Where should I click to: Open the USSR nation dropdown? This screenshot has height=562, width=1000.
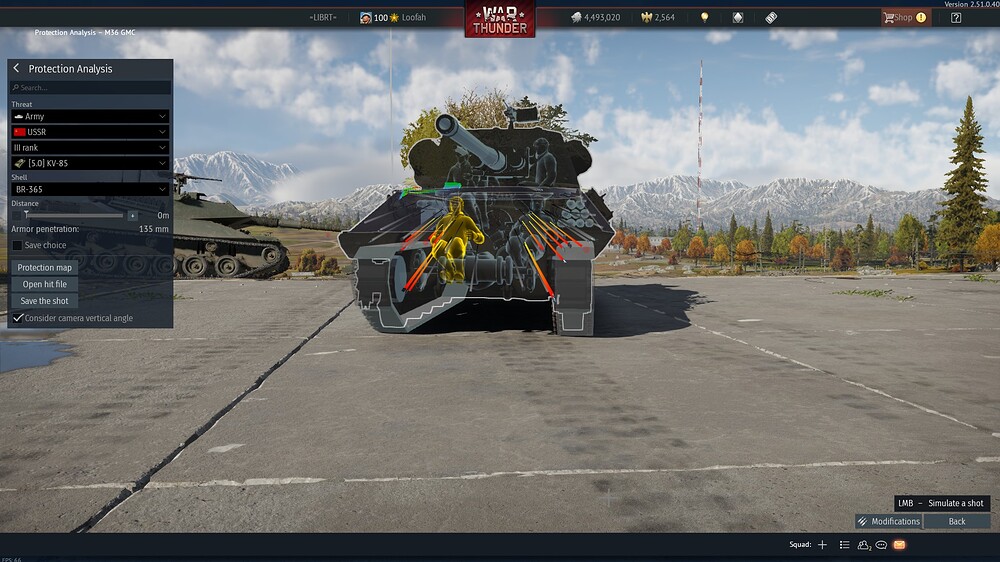(x=89, y=132)
